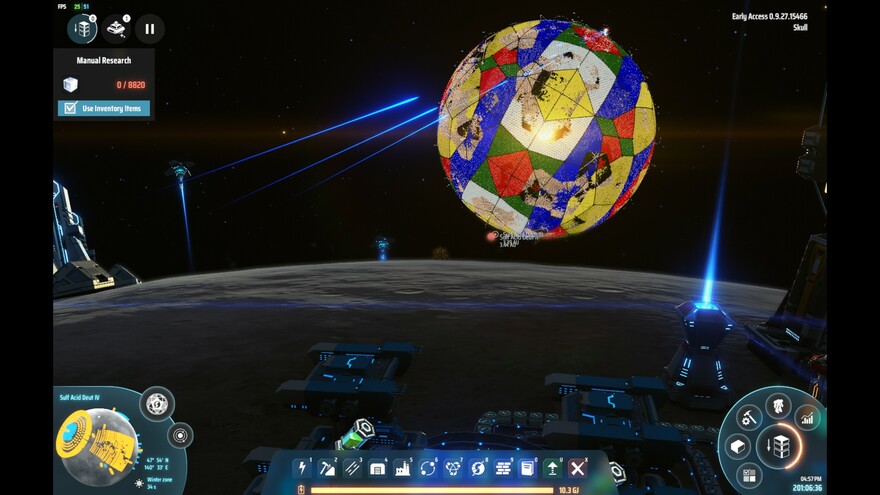
Task: Pause the game with the pause button
Action: tap(149, 29)
